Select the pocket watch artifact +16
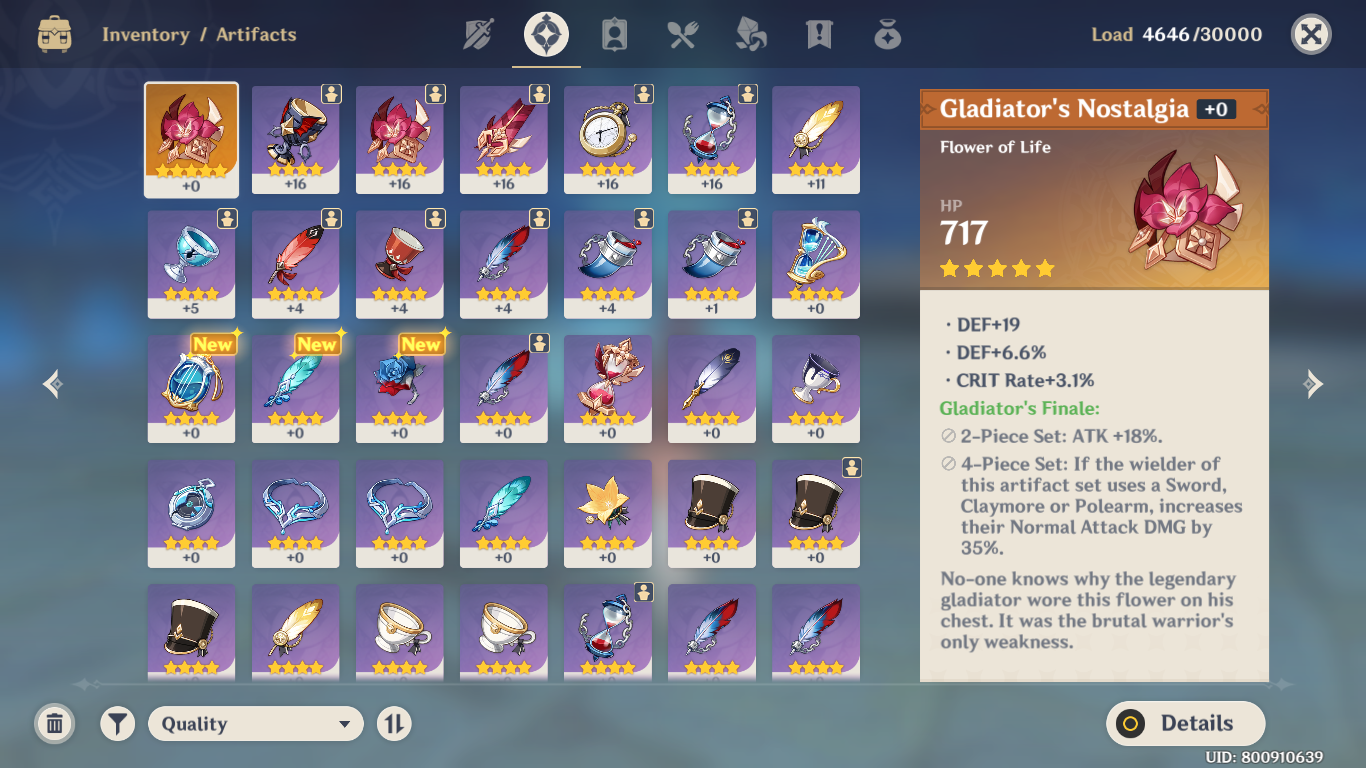This screenshot has width=1366, height=768. coord(607,138)
